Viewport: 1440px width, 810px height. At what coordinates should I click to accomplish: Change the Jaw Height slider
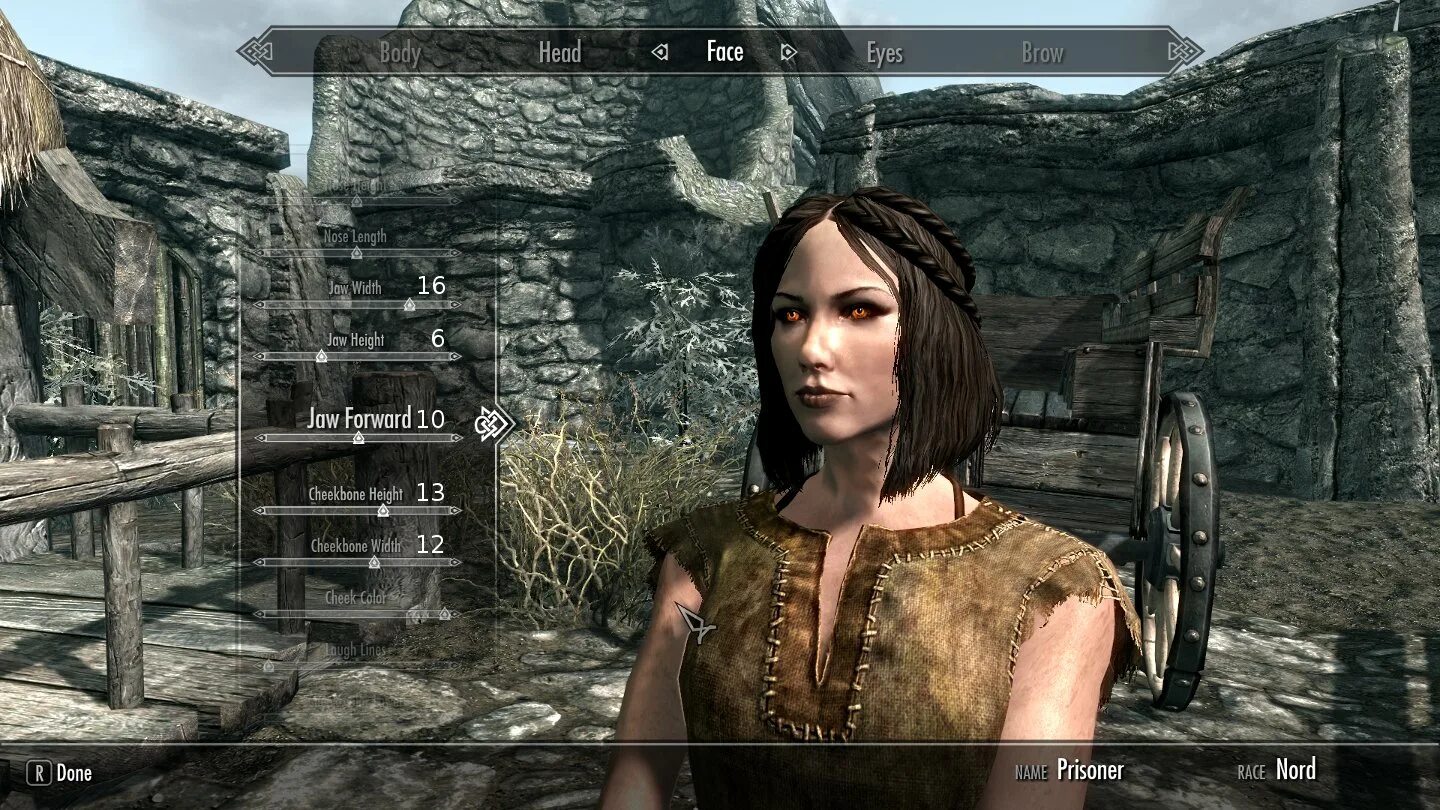321,356
